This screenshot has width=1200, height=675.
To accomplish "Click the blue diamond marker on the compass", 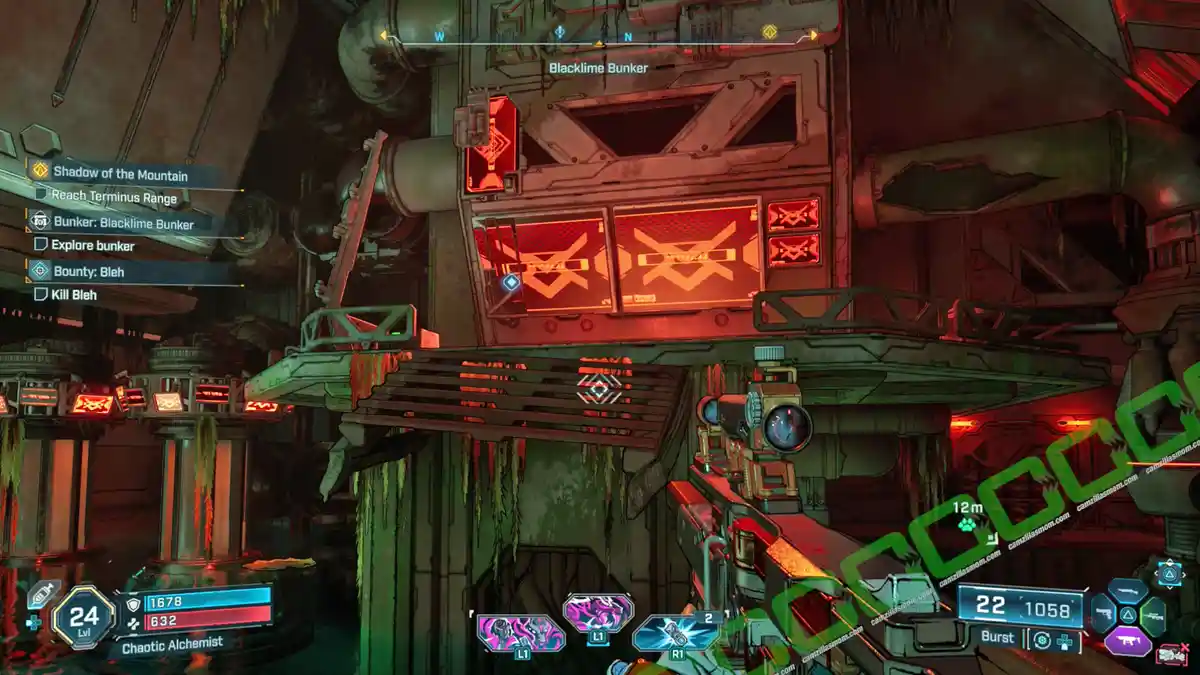I will 560,32.
